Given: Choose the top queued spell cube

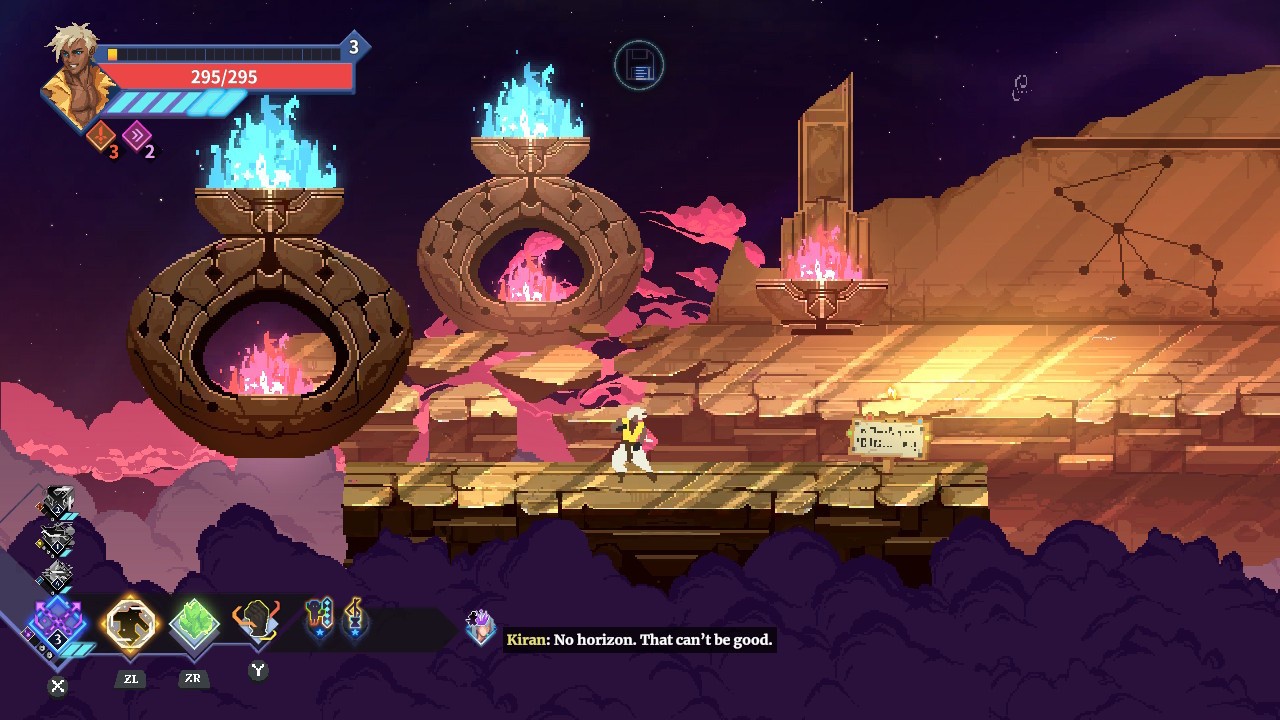Looking at the screenshot, I should click(x=57, y=502).
